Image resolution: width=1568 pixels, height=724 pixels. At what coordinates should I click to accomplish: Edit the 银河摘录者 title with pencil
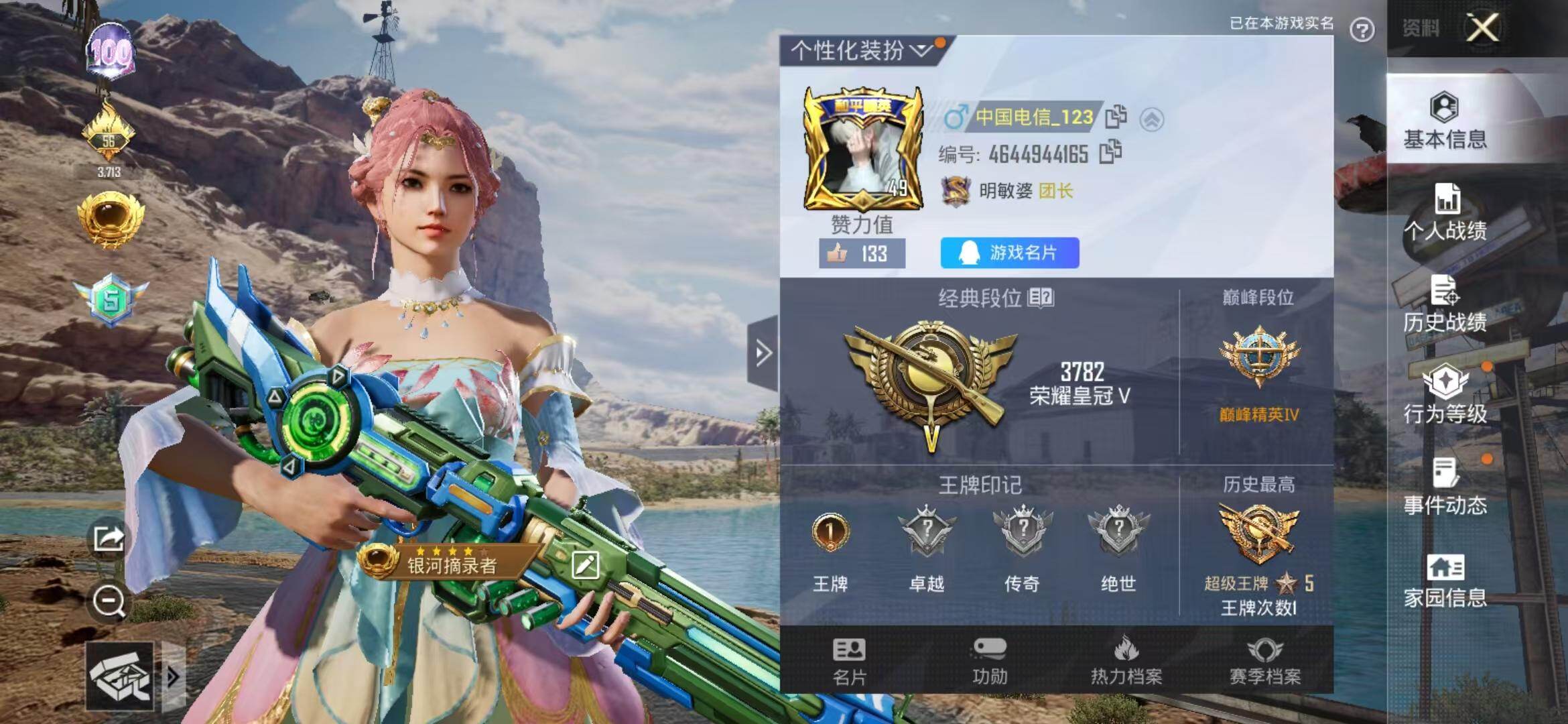point(585,565)
